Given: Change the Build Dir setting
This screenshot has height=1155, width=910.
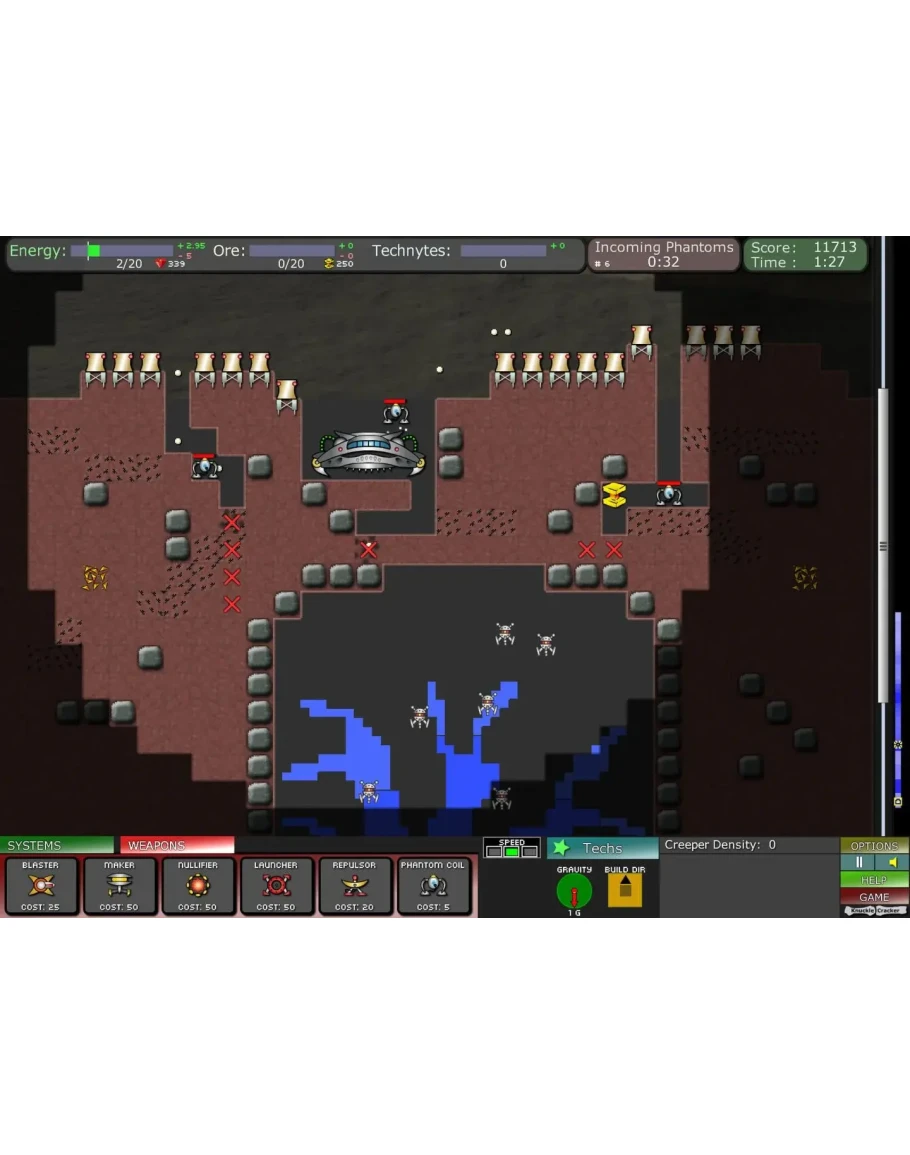Looking at the screenshot, I should 624,889.
